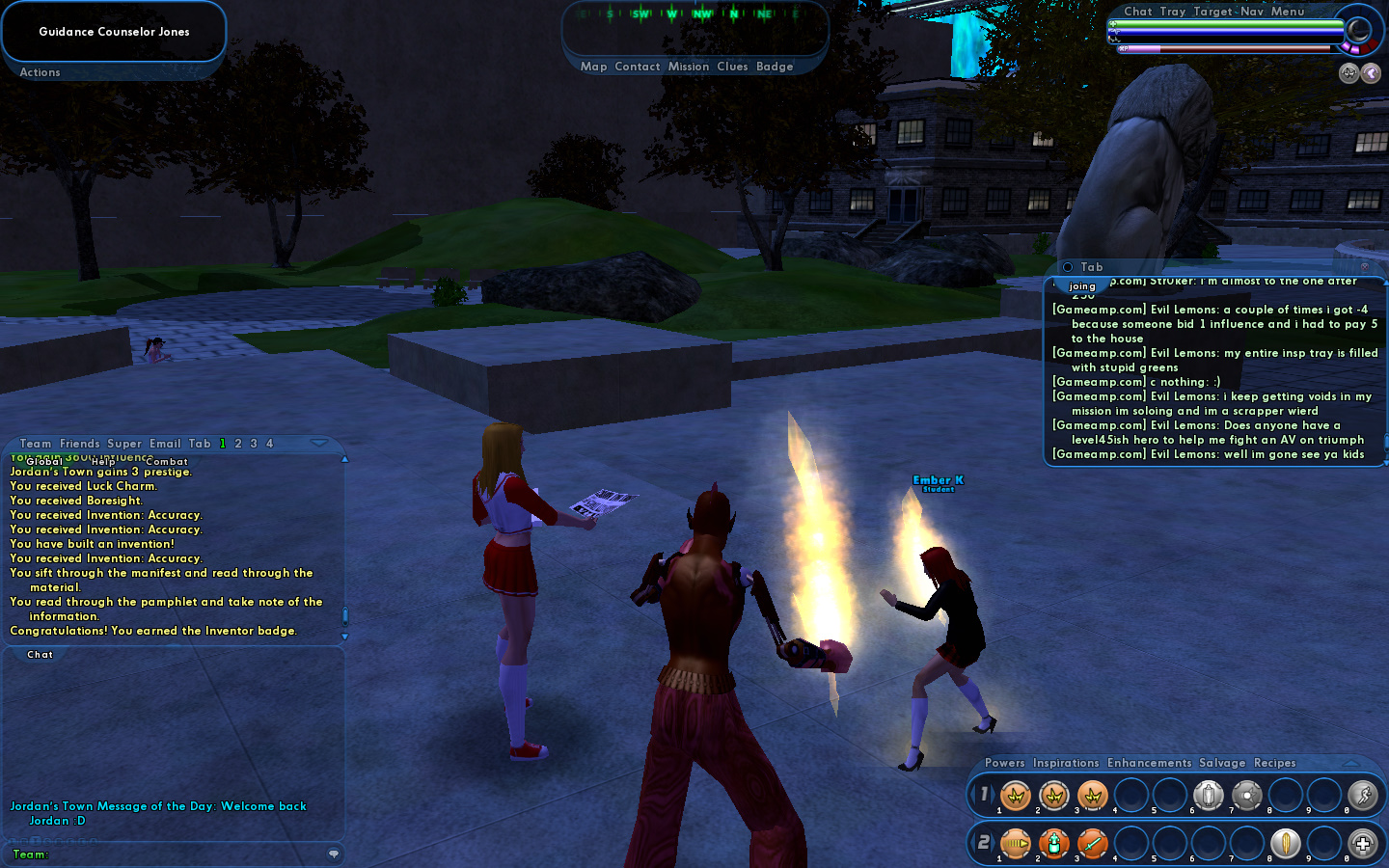This screenshot has width=1389, height=868.
Task: Switch to the Combat chat tab
Action: (167, 462)
